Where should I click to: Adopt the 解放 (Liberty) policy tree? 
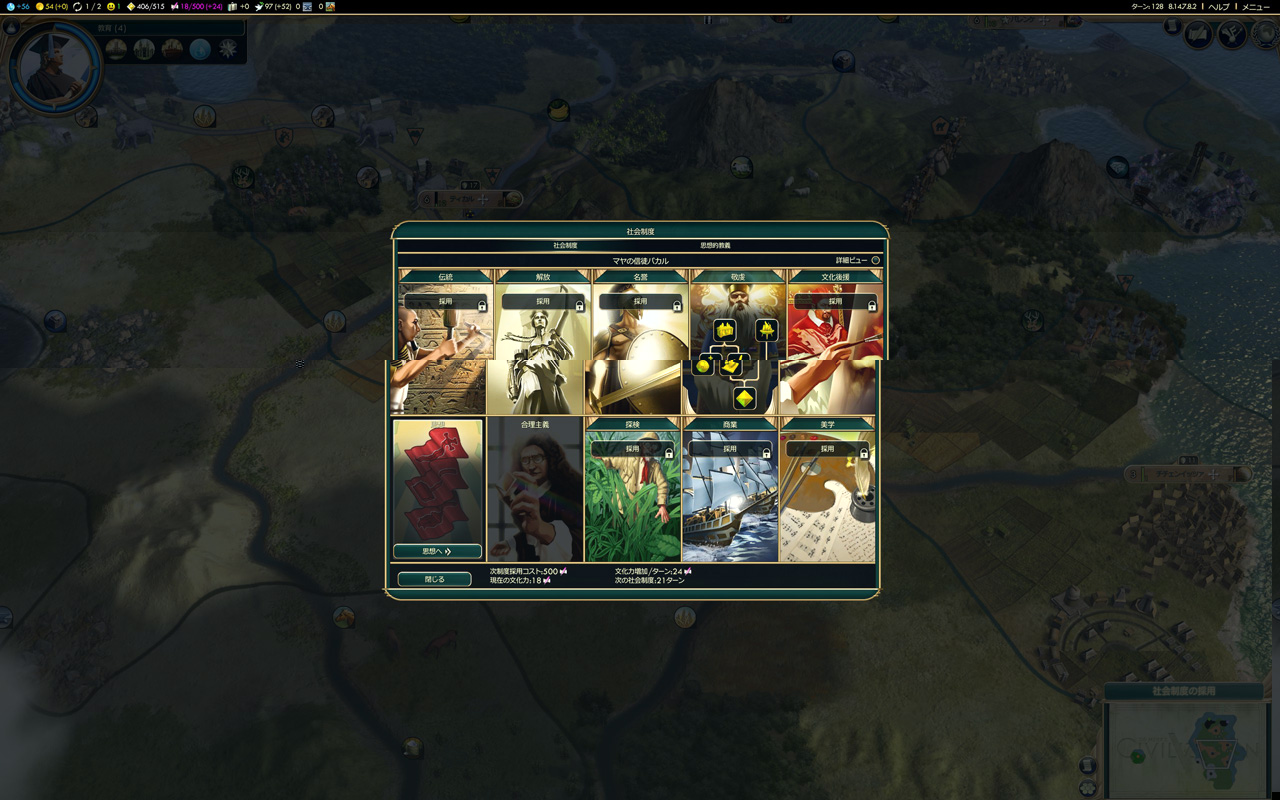(x=543, y=302)
